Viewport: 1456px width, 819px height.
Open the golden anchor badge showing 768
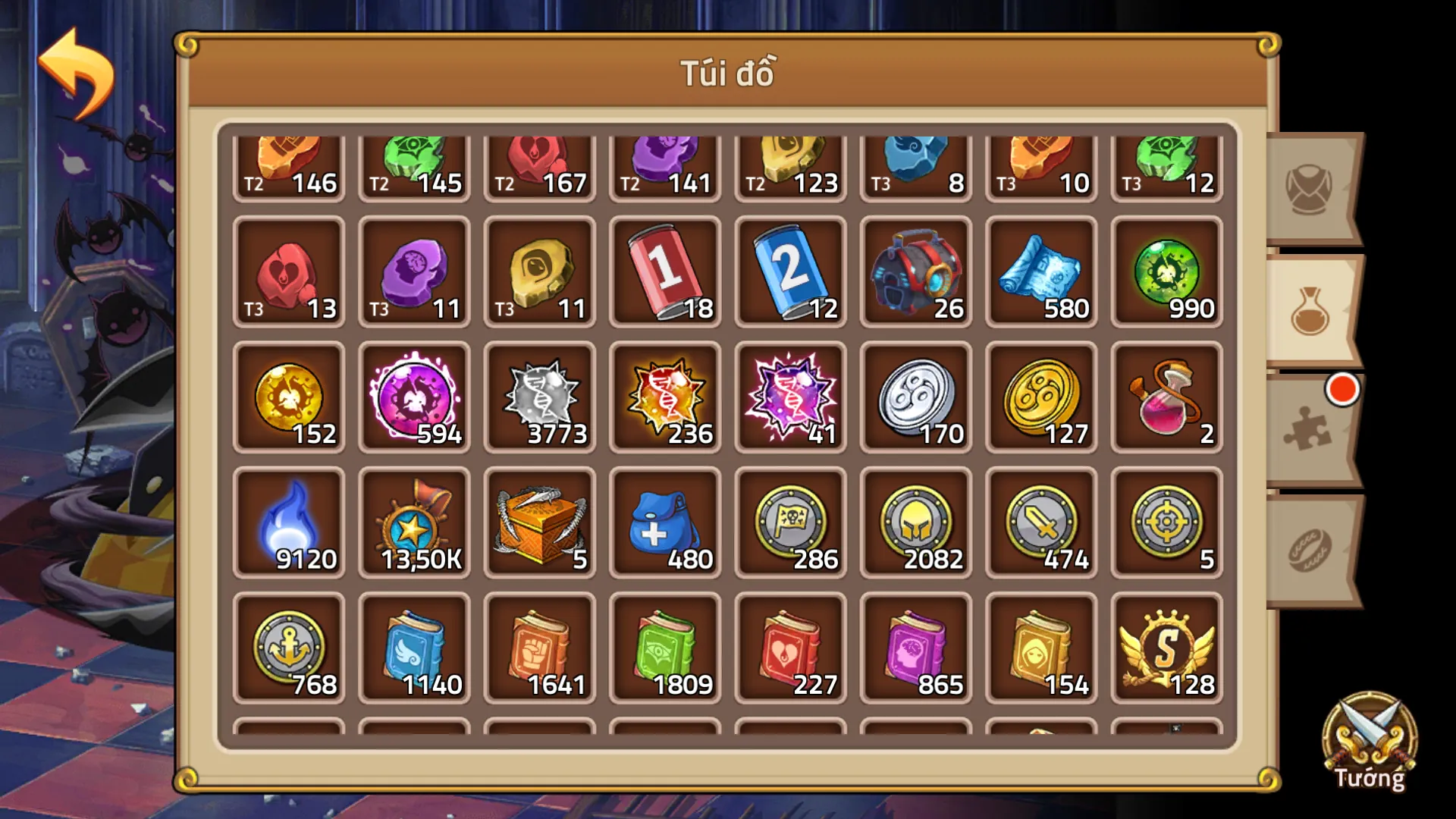pyautogui.click(x=288, y=648)
